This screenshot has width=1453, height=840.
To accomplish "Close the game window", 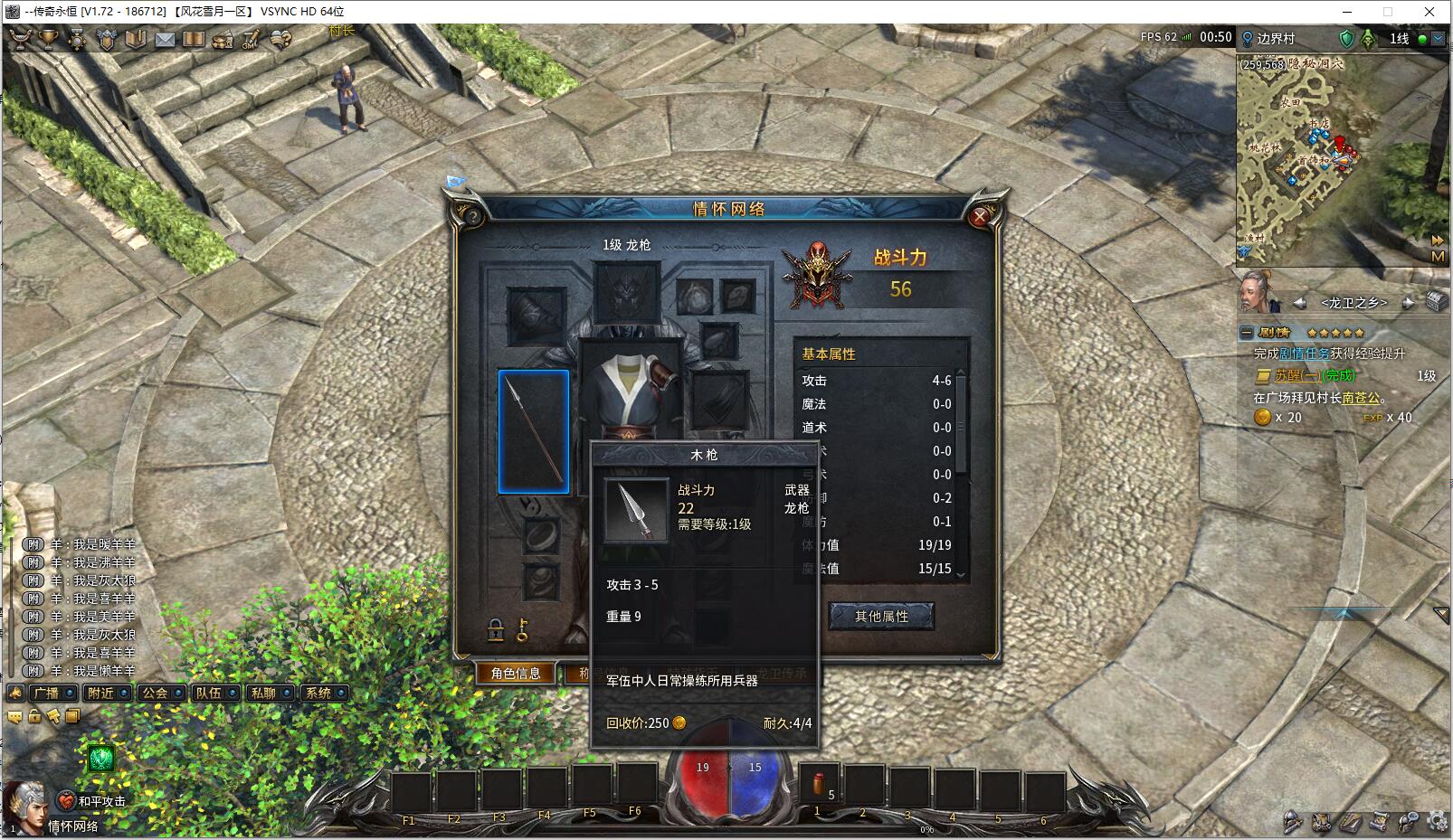I will point(1429,12).
